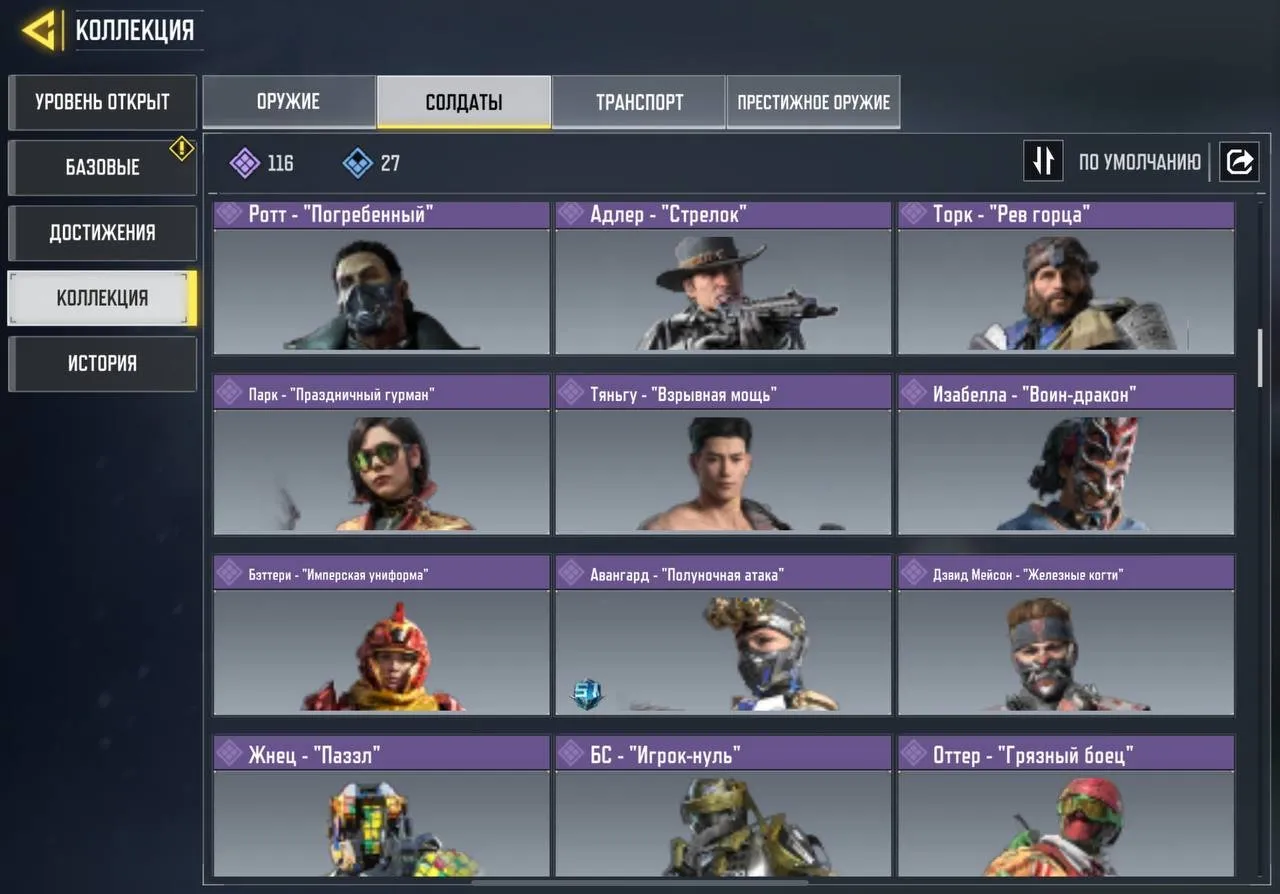Viewport: 1280px width, 894px height.
Task: Click the sort arrows icon next to По умолчанию
Action: pyautogui.click(x=1043, y=161)
